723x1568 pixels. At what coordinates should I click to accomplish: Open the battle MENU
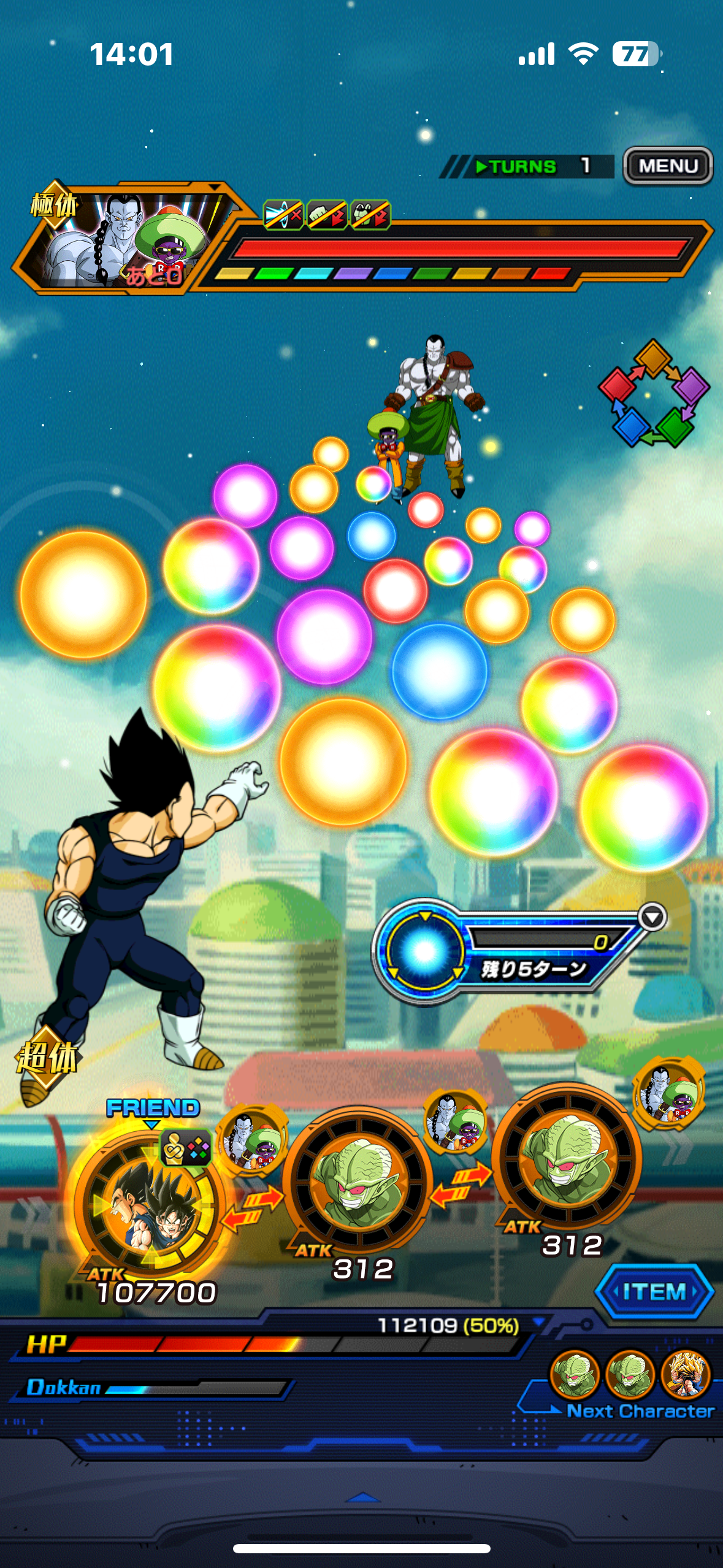coord(668,166)
